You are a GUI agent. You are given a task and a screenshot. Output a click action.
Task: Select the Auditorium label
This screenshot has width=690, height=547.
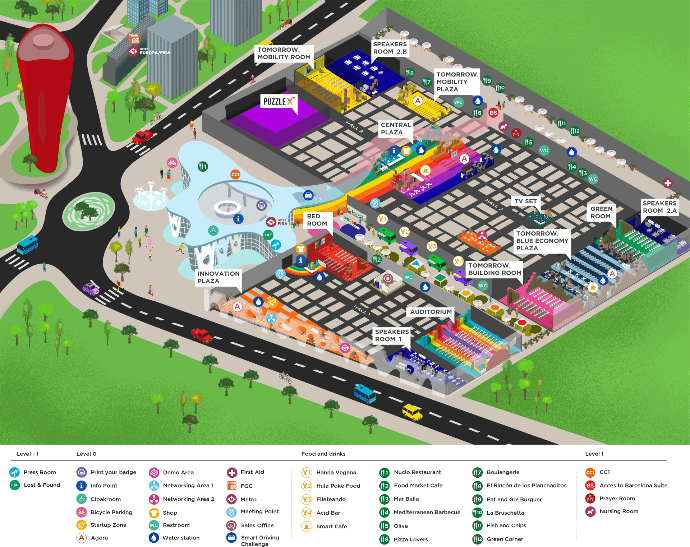pos(431,312)
